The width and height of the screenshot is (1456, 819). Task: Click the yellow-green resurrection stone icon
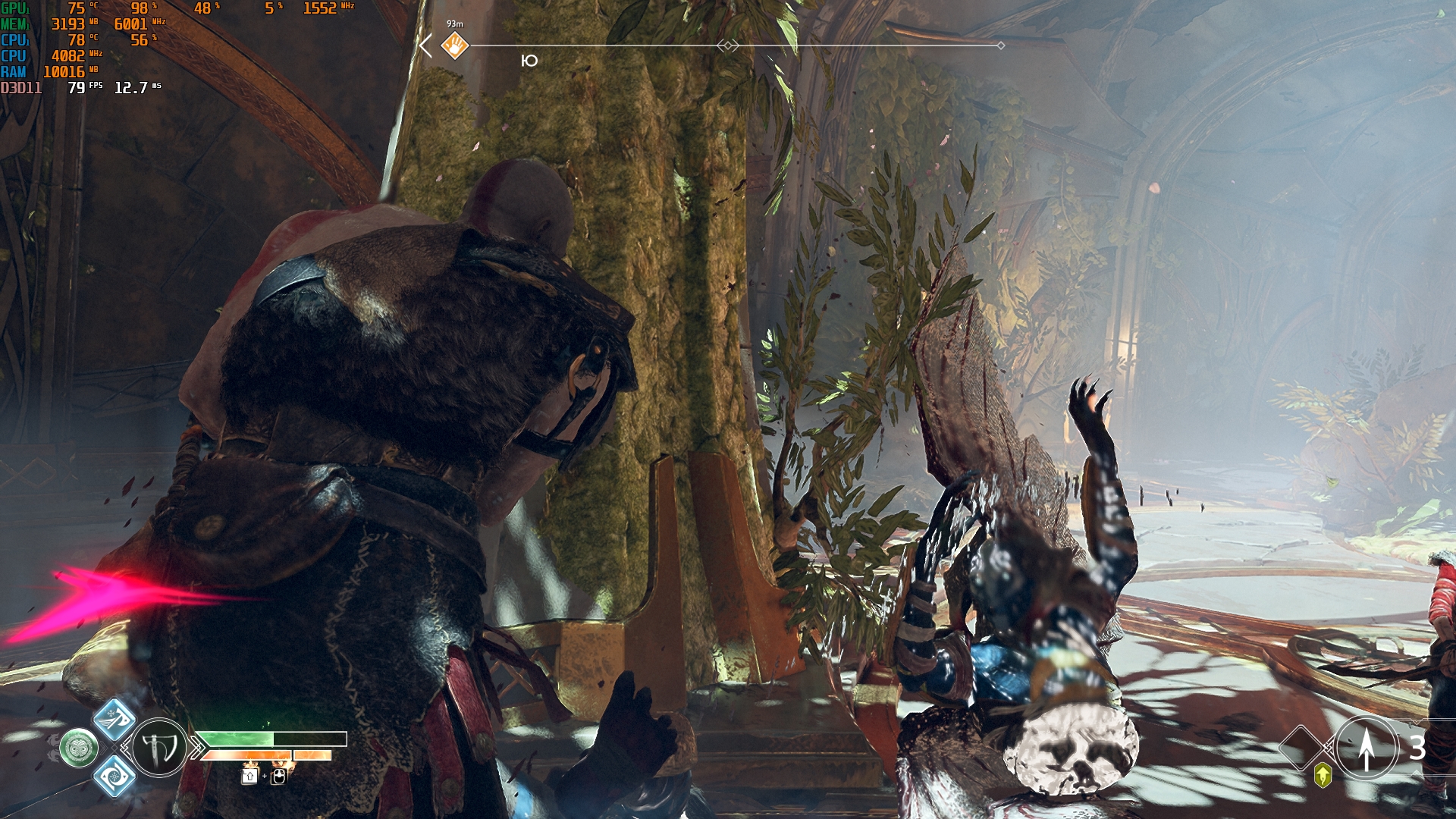[x=1323, y=776]
